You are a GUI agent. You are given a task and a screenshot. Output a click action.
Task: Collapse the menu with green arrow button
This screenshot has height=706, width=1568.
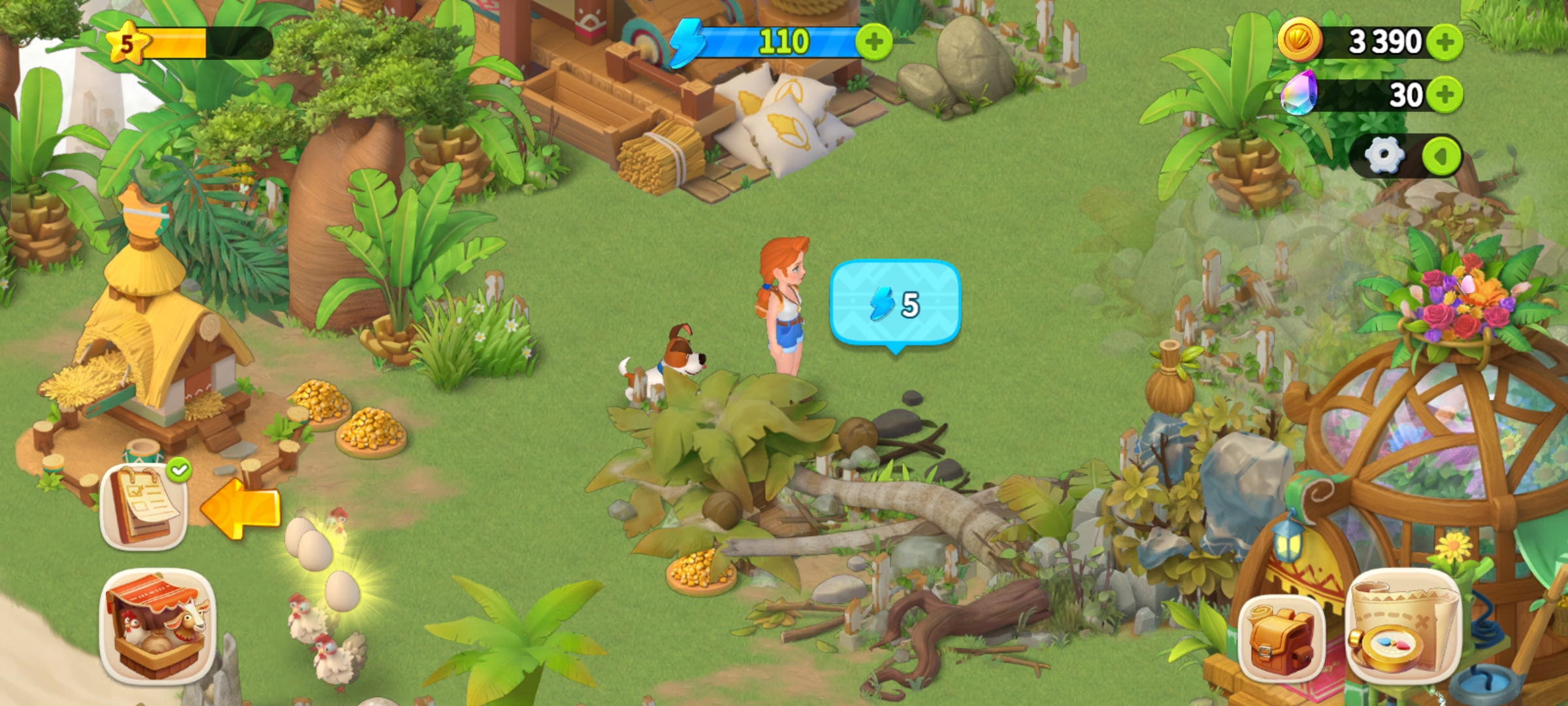[x=1441, y=156]
